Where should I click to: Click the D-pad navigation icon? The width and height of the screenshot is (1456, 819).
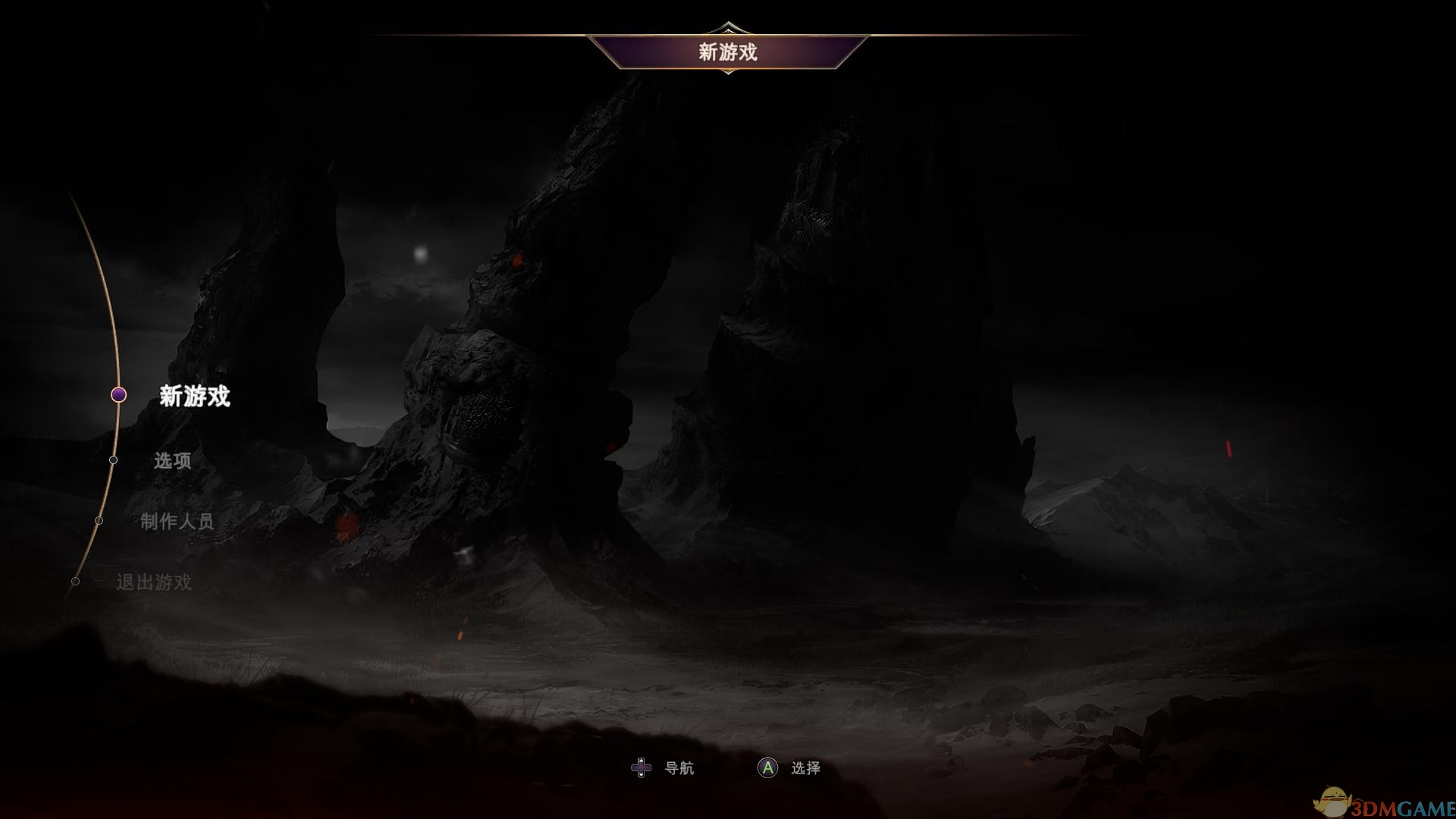[x=641, y=768]
